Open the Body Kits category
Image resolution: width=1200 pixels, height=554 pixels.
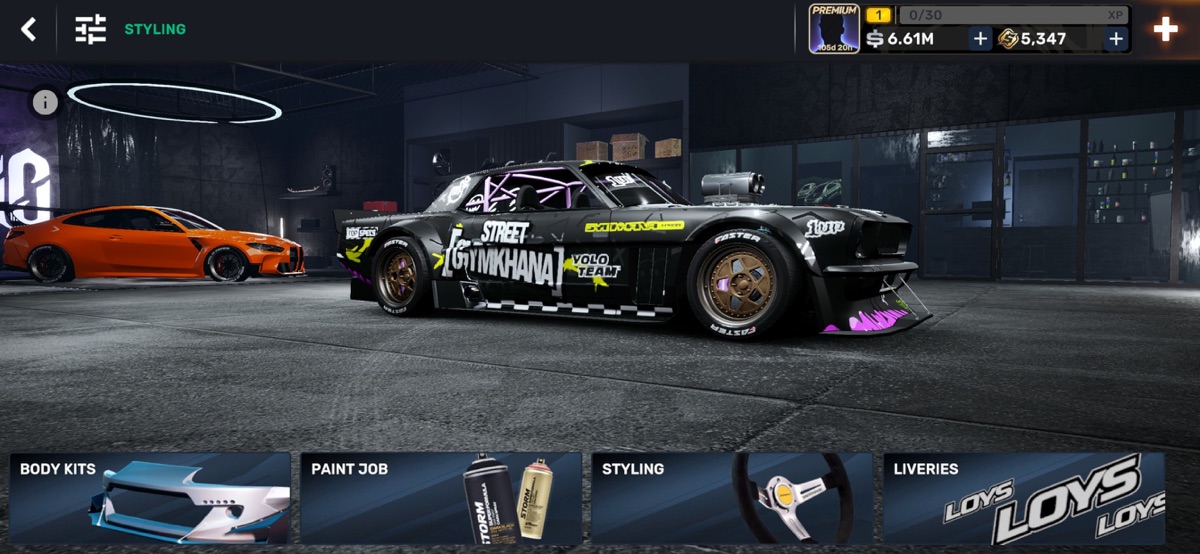(x=150, y=498)
